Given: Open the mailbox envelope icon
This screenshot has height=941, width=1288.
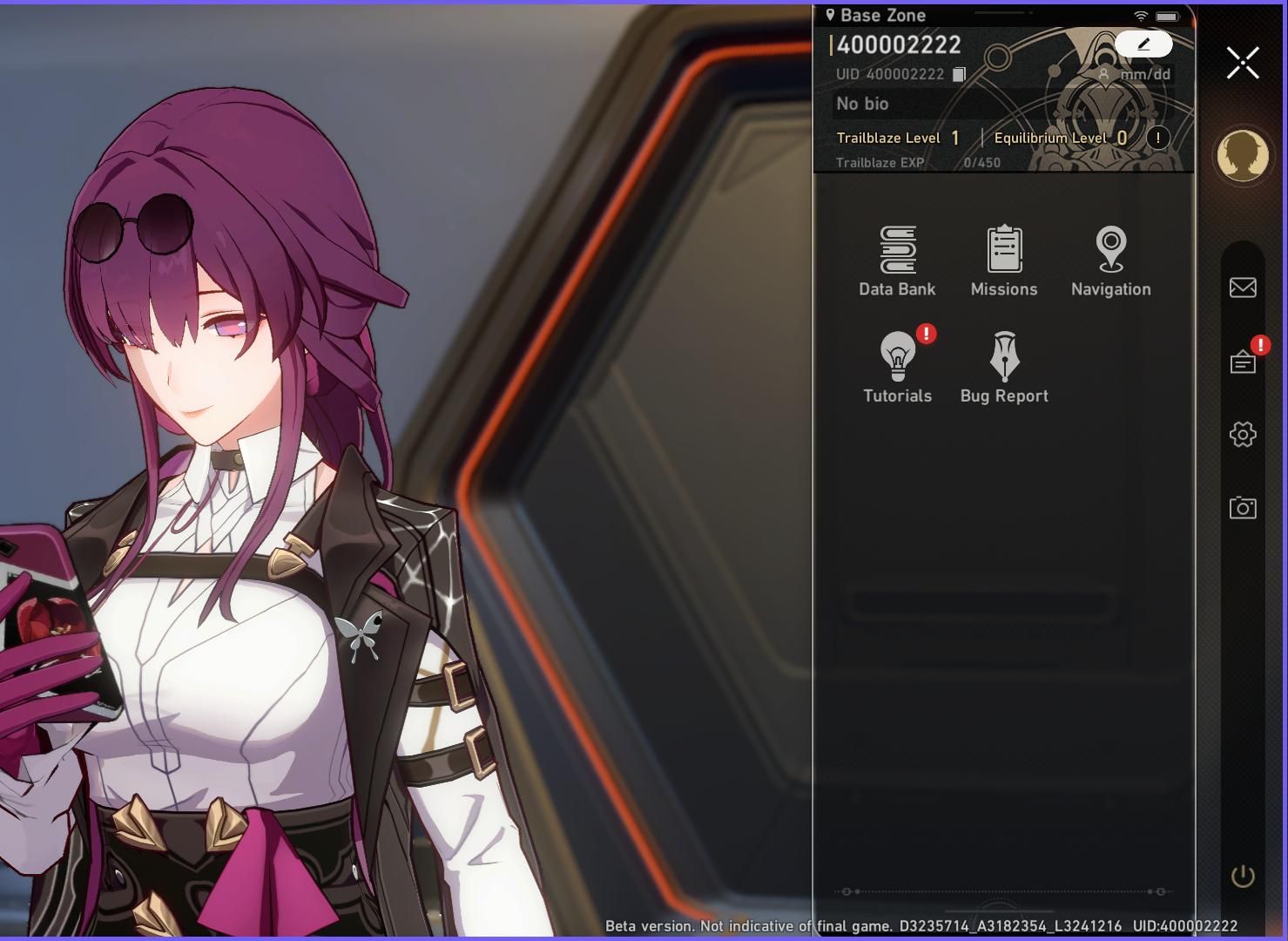Looking at the screenshot, I should pos(1243,287).
